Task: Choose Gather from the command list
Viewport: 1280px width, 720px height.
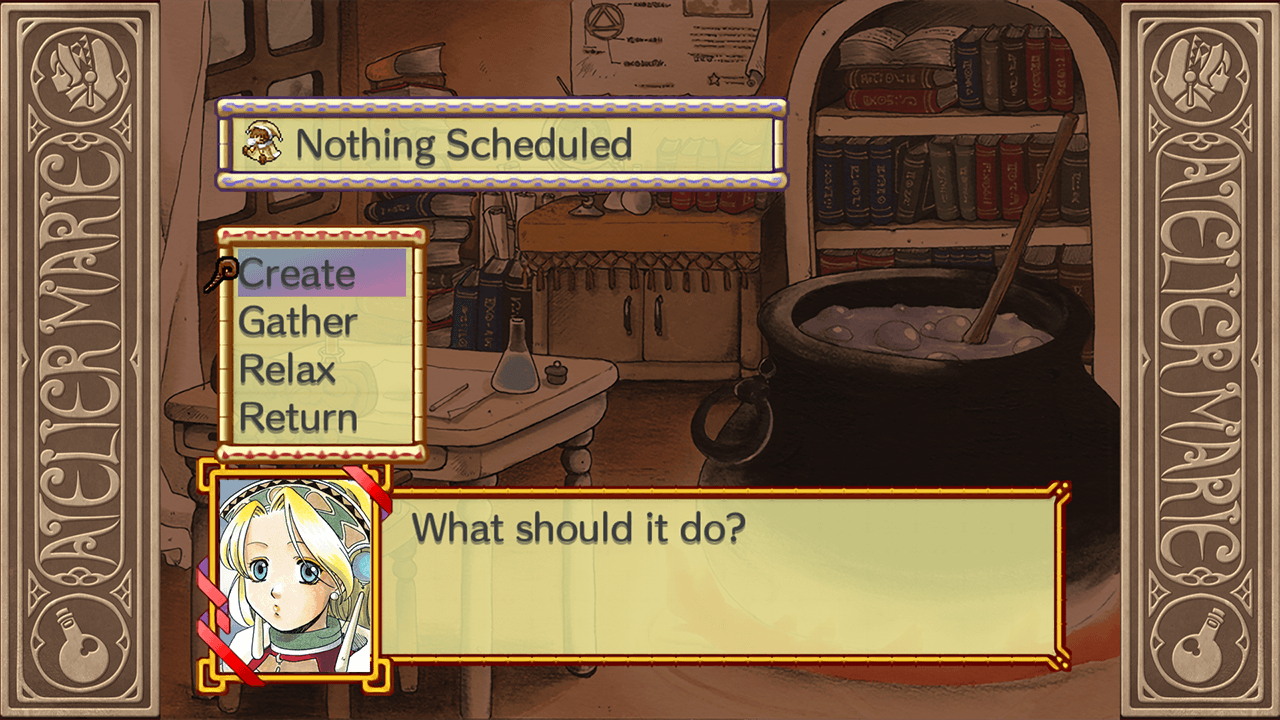Action: pyautogui.click(x=298, y=322)
